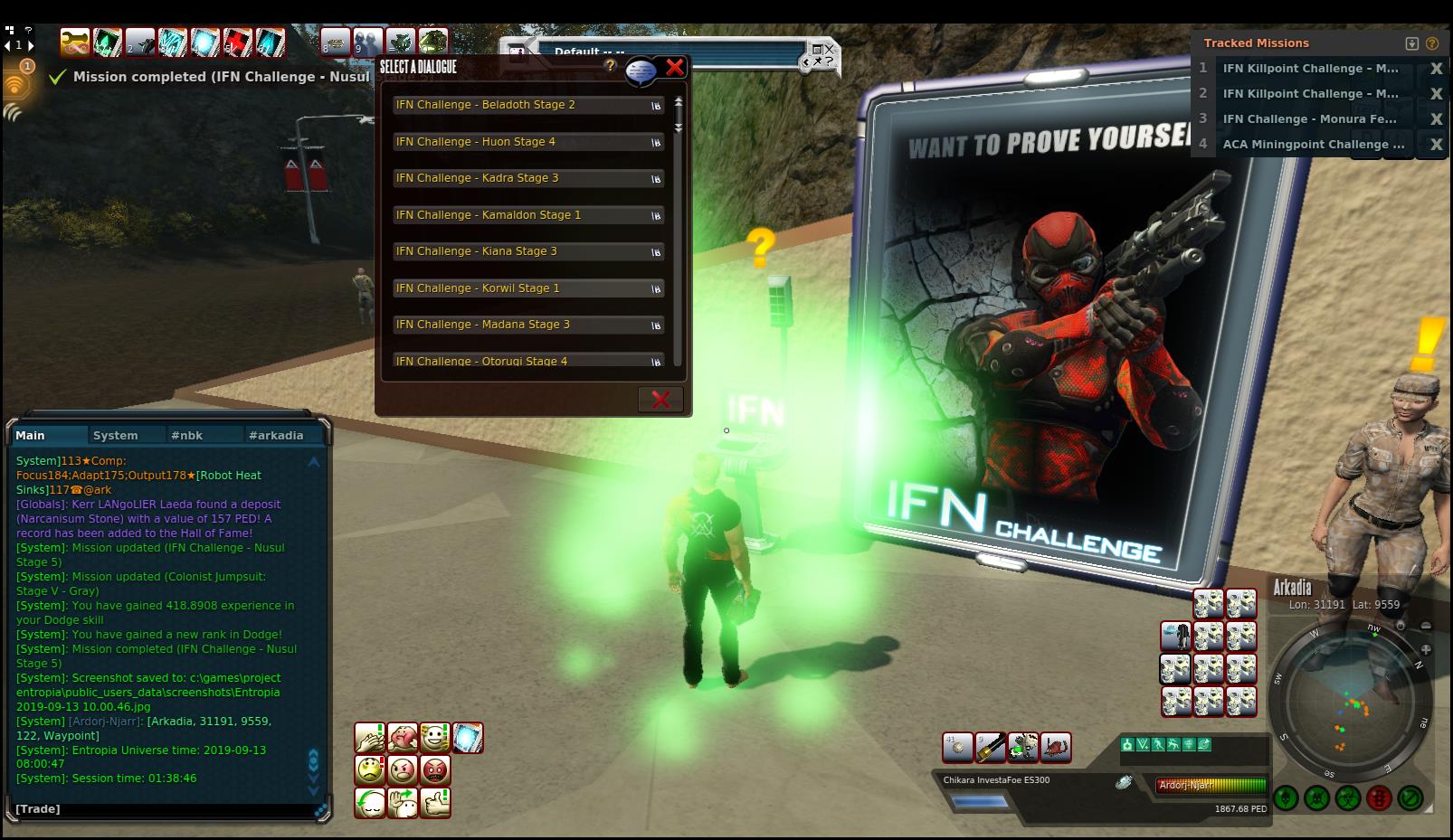Show the Main chat tab

(x=31, y=435)
